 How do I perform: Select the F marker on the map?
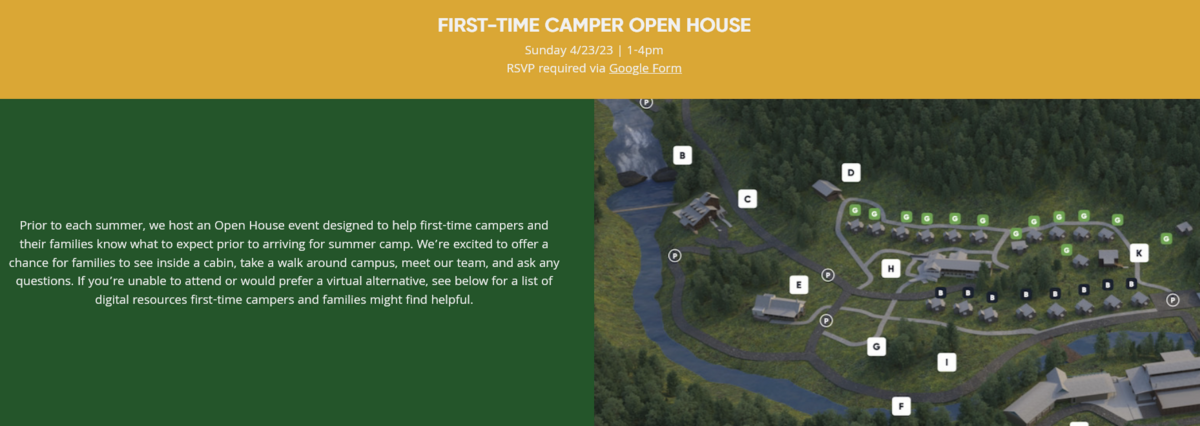pyautogui.click(x=902, y=406)
